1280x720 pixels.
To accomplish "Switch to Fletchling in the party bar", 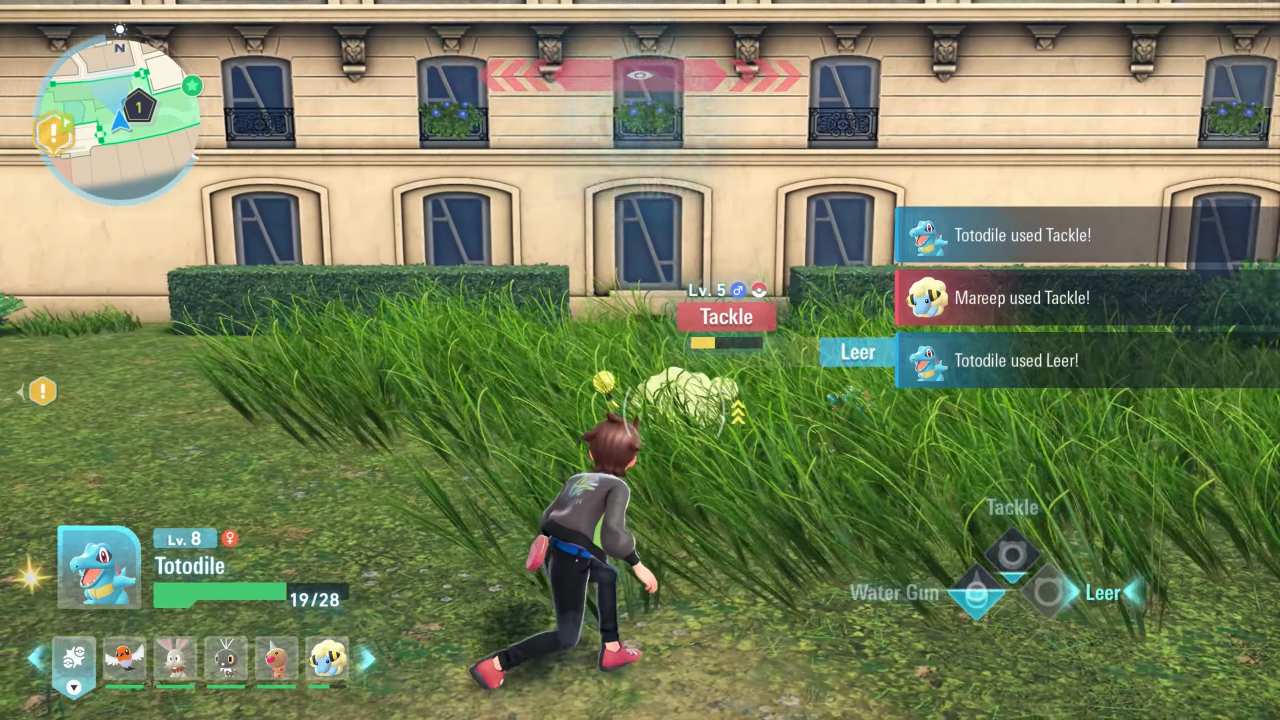I will 125,660.
